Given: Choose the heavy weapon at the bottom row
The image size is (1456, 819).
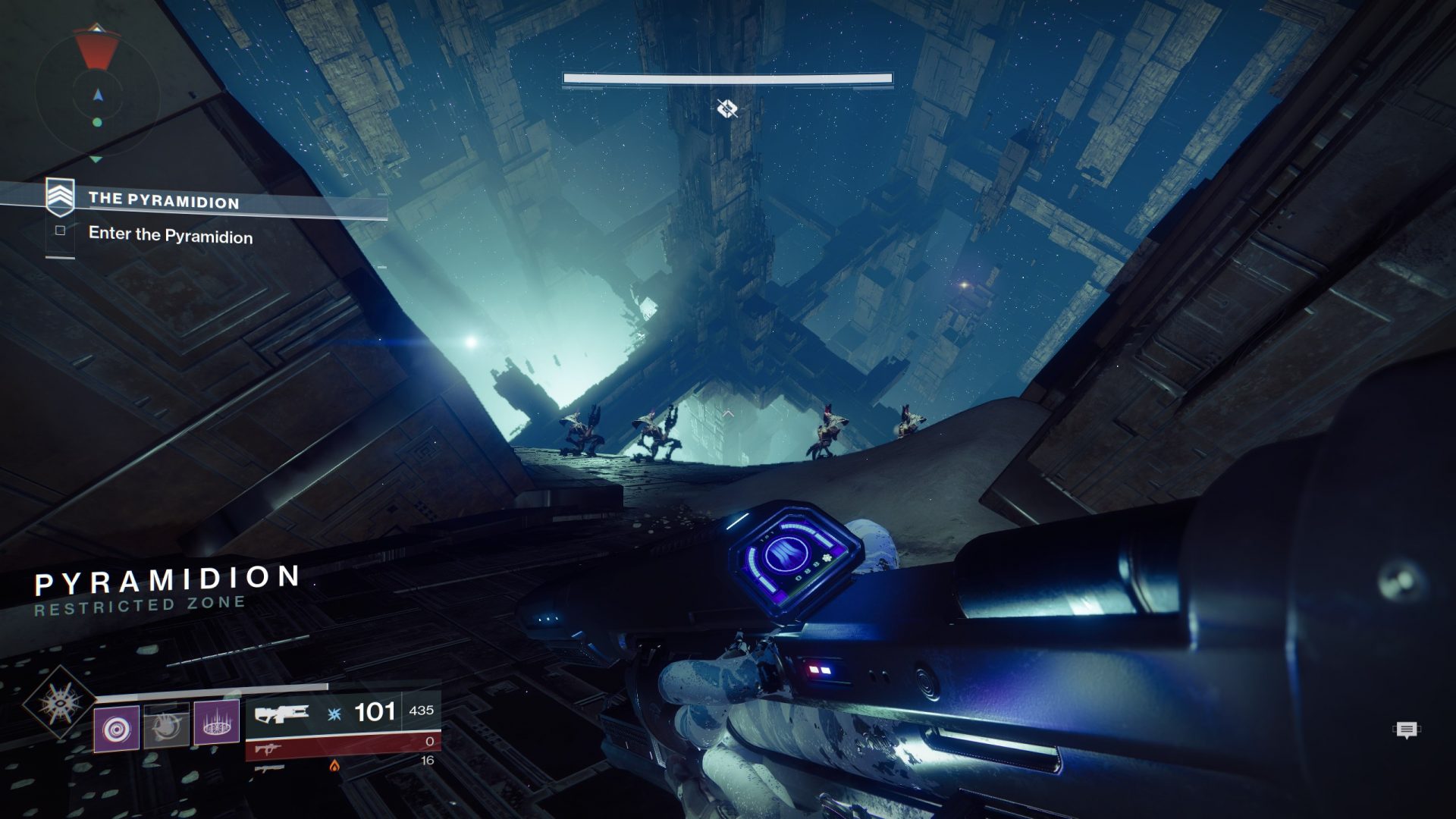Looking at the screenshot, I should point(269,767).
